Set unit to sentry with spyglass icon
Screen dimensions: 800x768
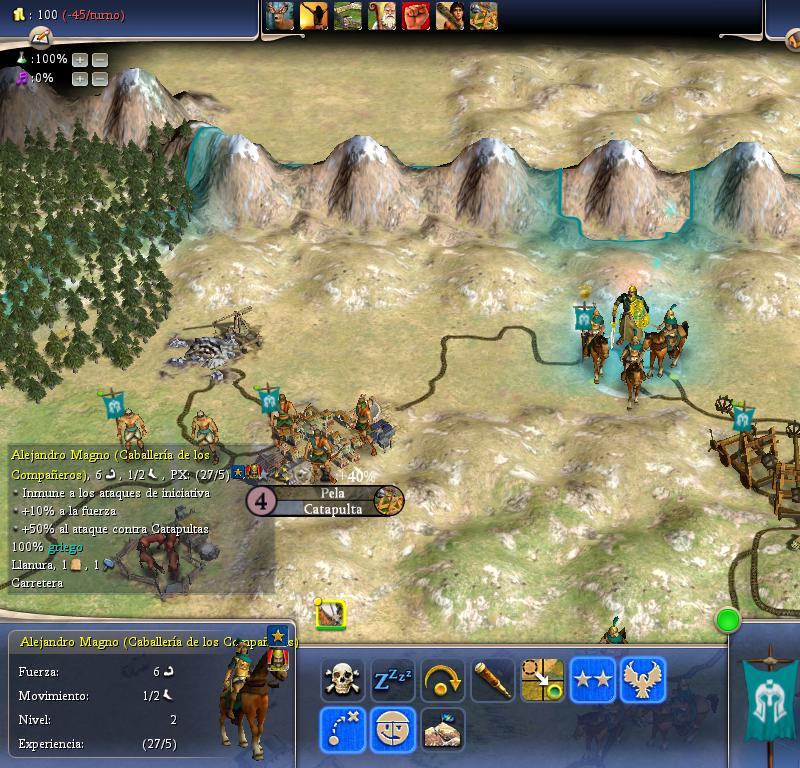(493, 680)
